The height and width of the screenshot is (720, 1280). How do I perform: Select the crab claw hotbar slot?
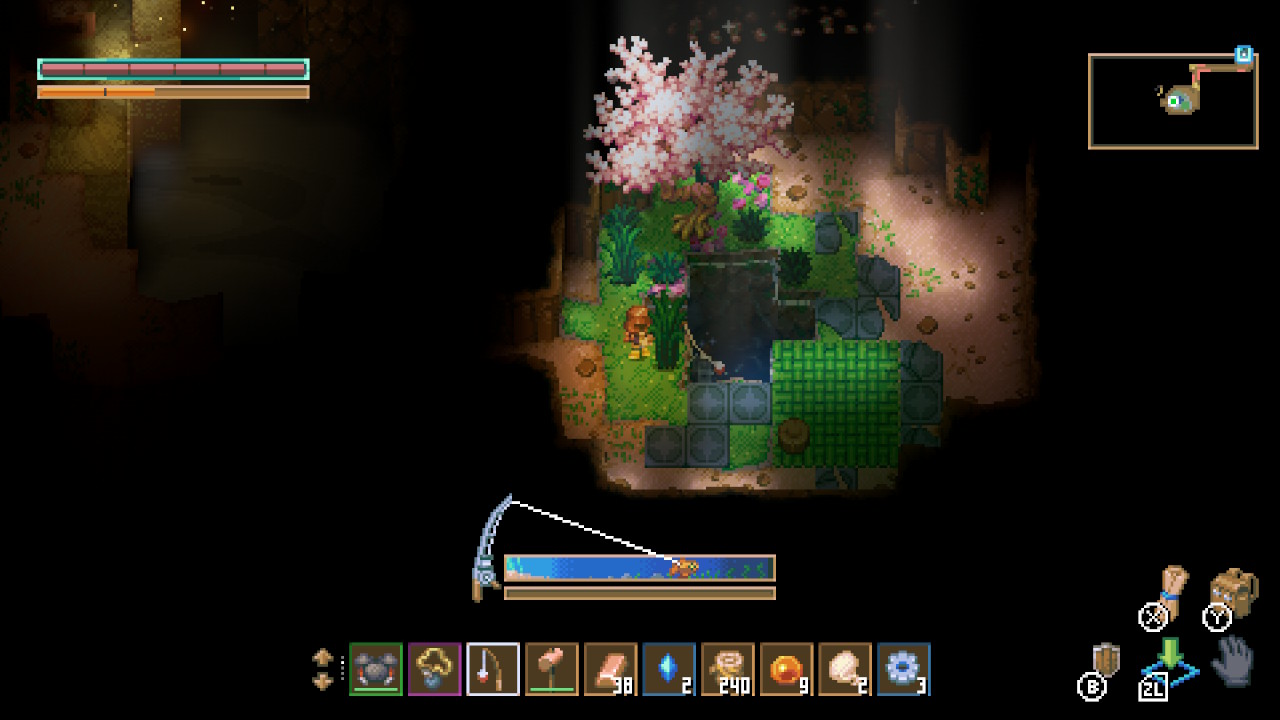pyautogui.click(x=376, y=669)
